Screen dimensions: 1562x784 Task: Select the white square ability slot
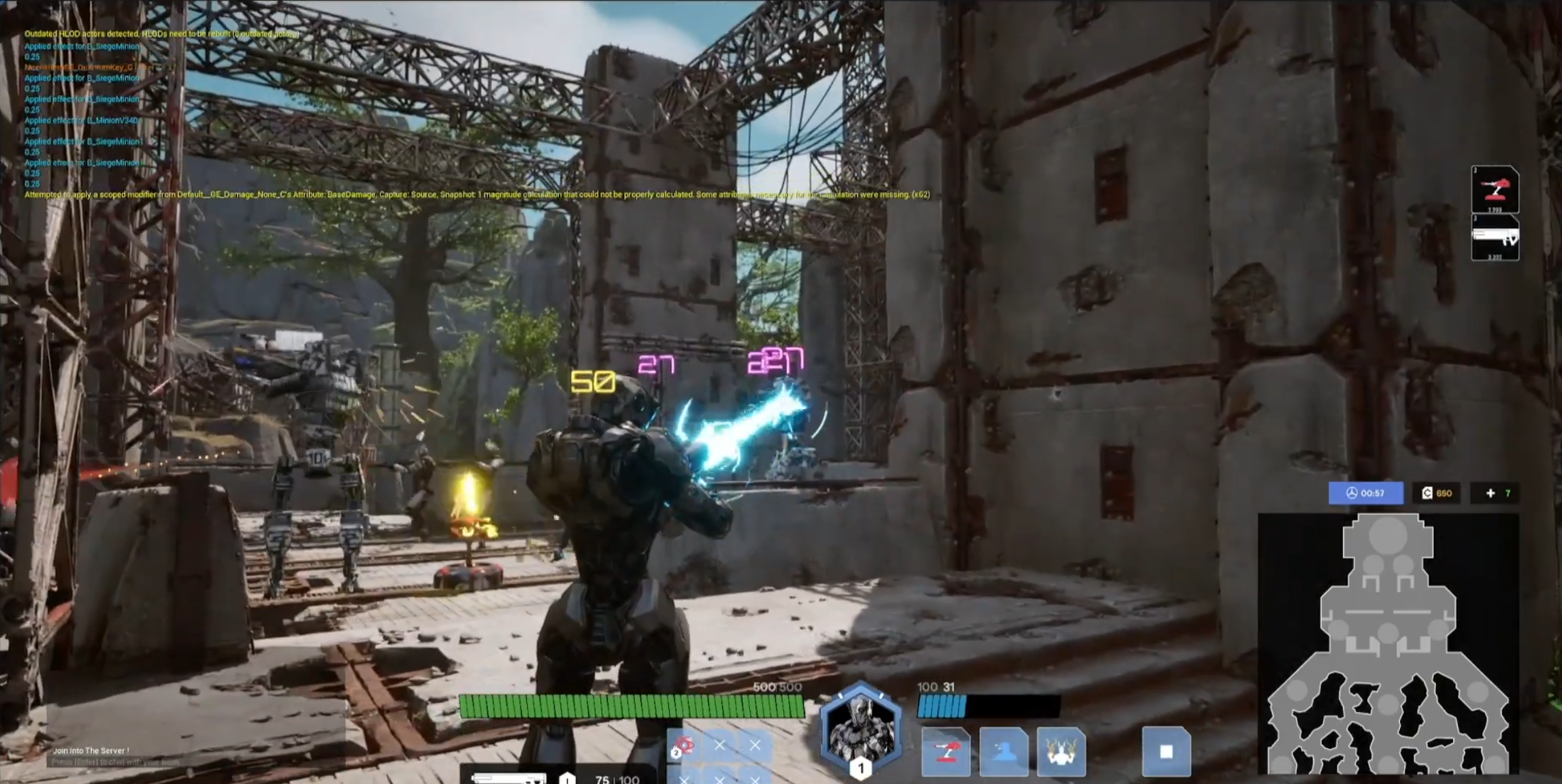click(1166, 751)
